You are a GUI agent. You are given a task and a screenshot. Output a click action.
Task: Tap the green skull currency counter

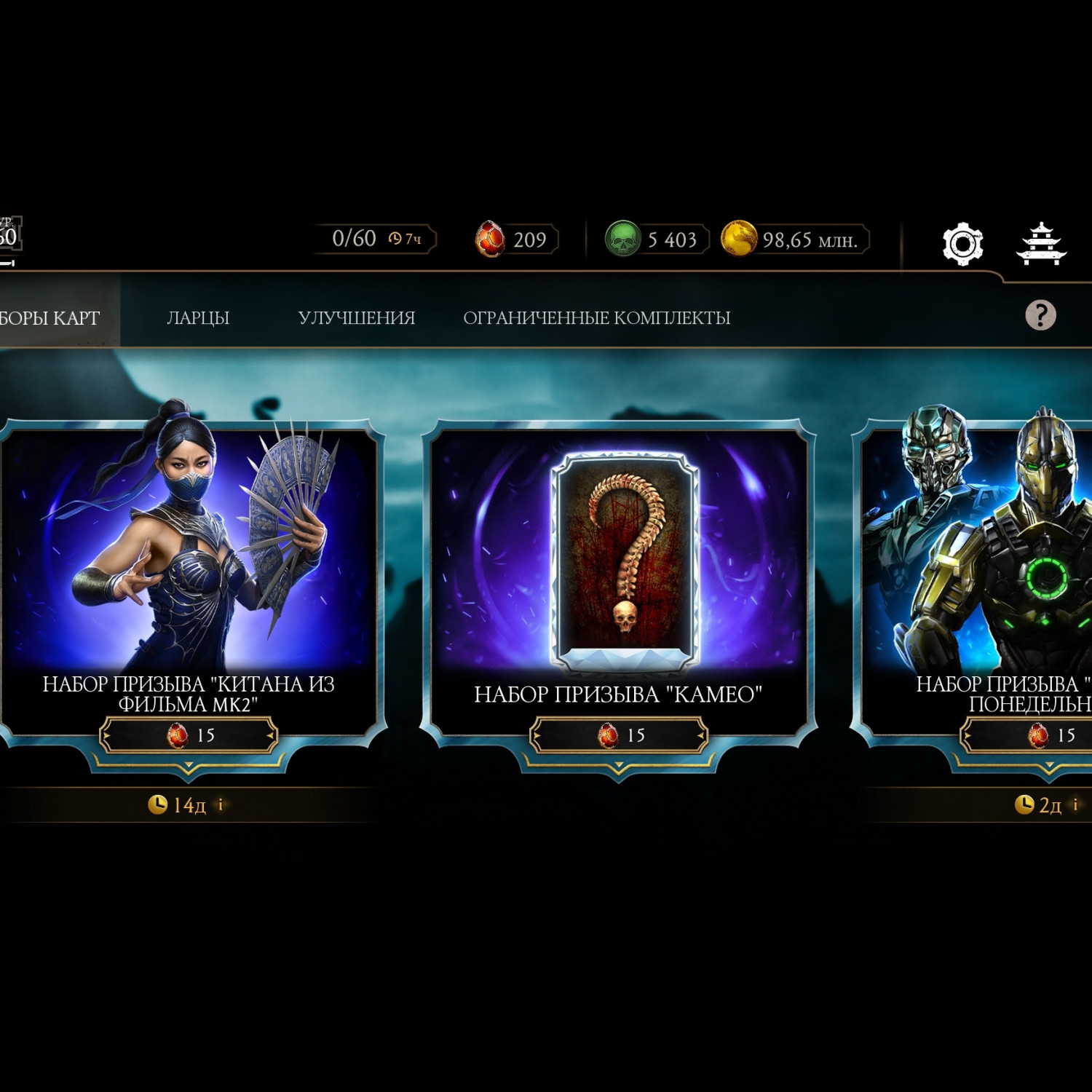(x=655, y=240)
